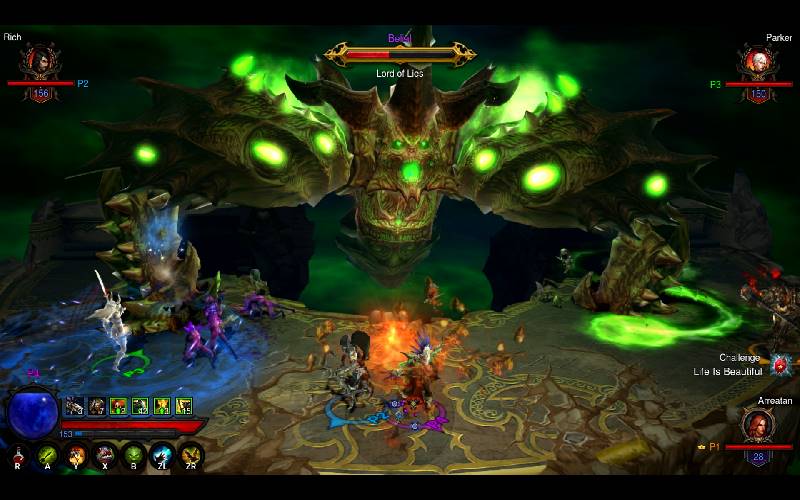Inspect the buff icon showing 42

point(141,406)
